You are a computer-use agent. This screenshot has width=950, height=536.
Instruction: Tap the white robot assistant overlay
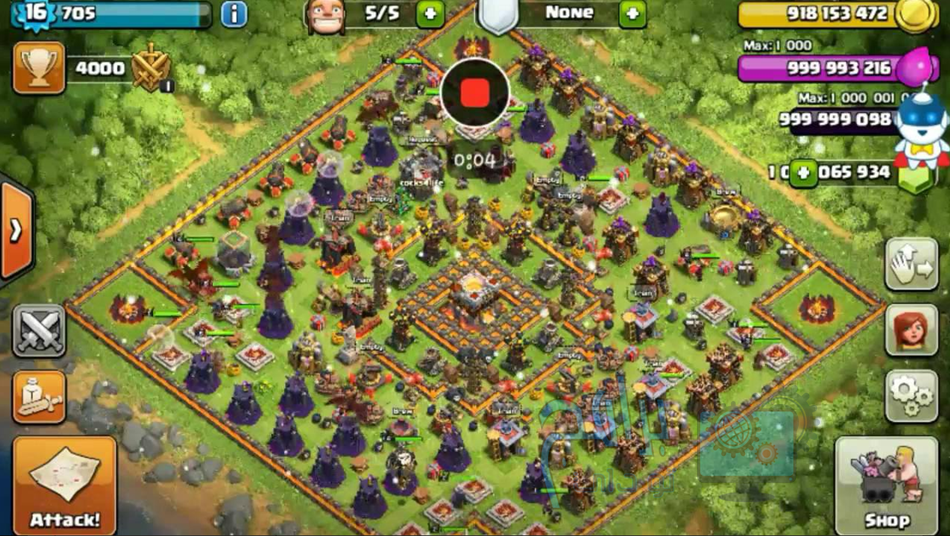pos(921,132)
